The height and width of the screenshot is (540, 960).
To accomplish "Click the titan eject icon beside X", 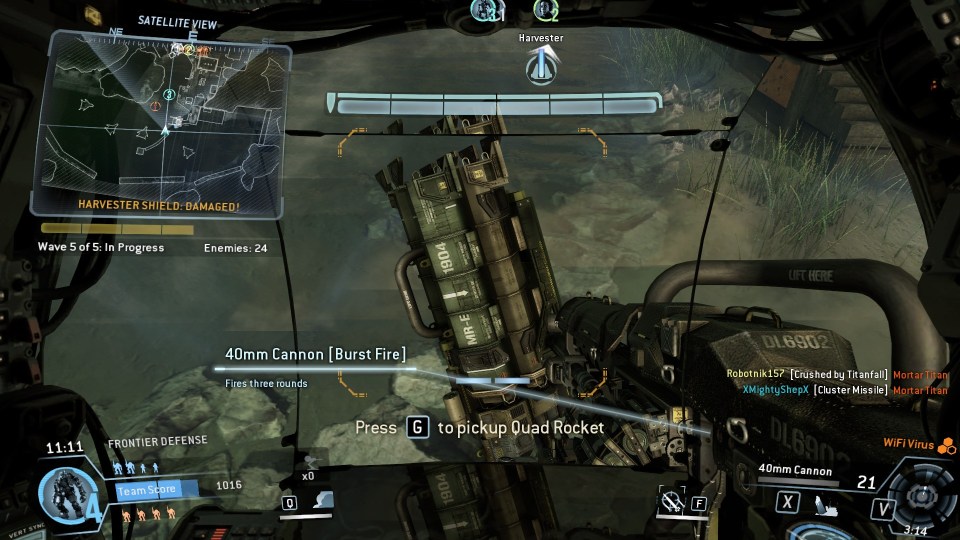I will (x=821, y=501).
